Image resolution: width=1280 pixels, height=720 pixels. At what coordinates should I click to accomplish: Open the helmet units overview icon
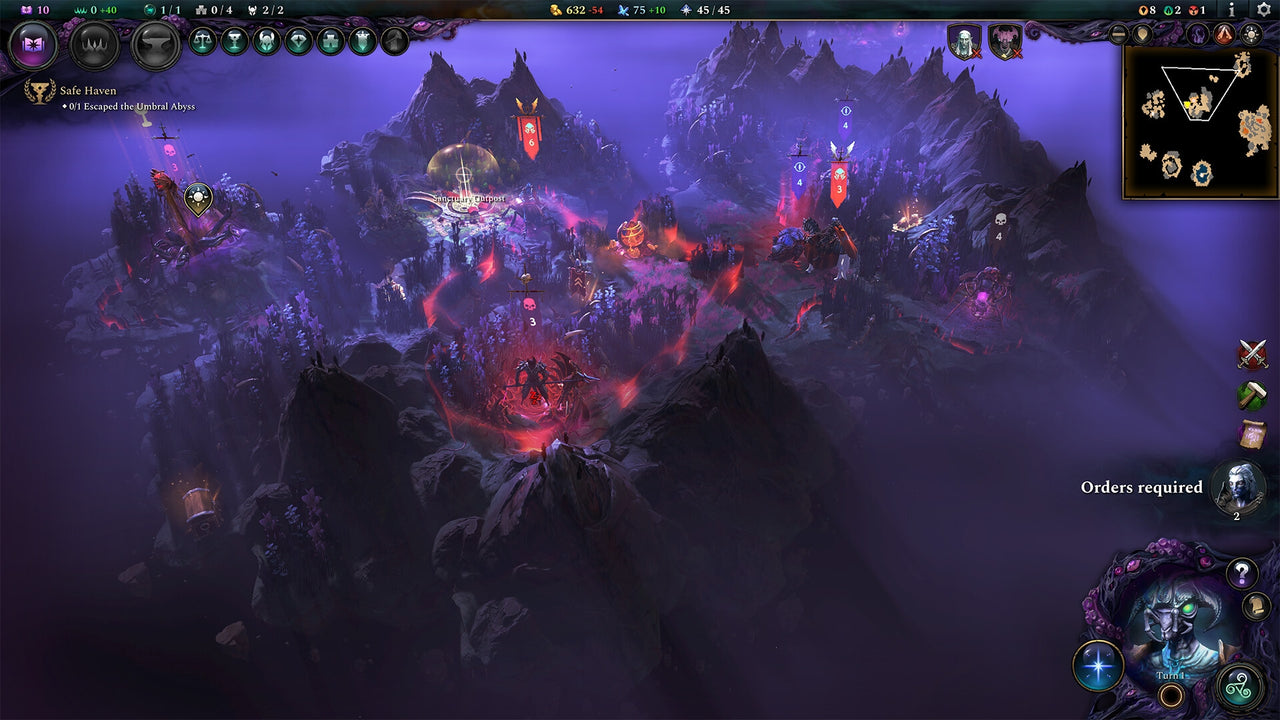point(266,42)
